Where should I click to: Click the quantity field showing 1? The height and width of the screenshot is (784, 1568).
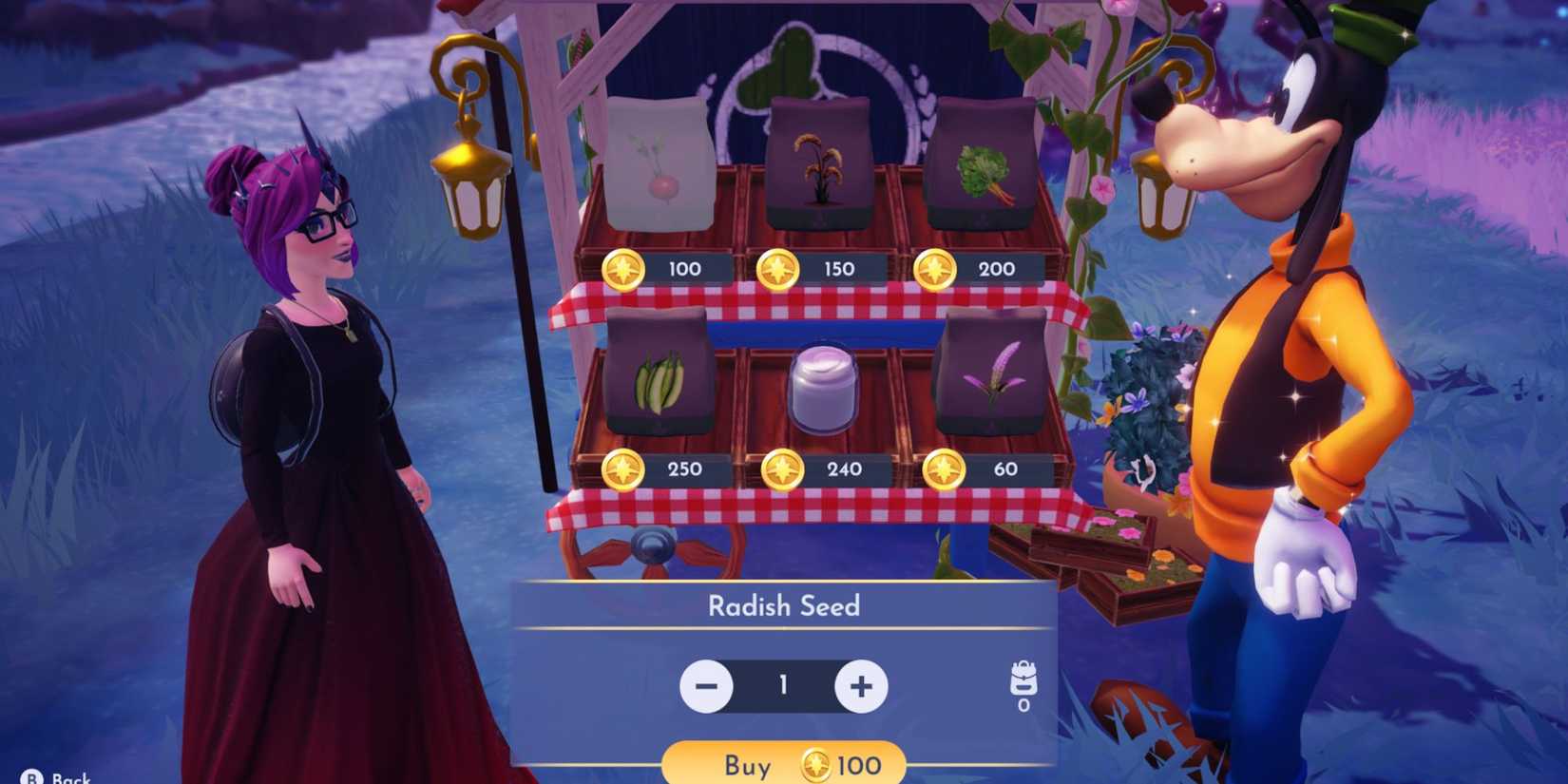pyautogui.click(x=782, y=684)
